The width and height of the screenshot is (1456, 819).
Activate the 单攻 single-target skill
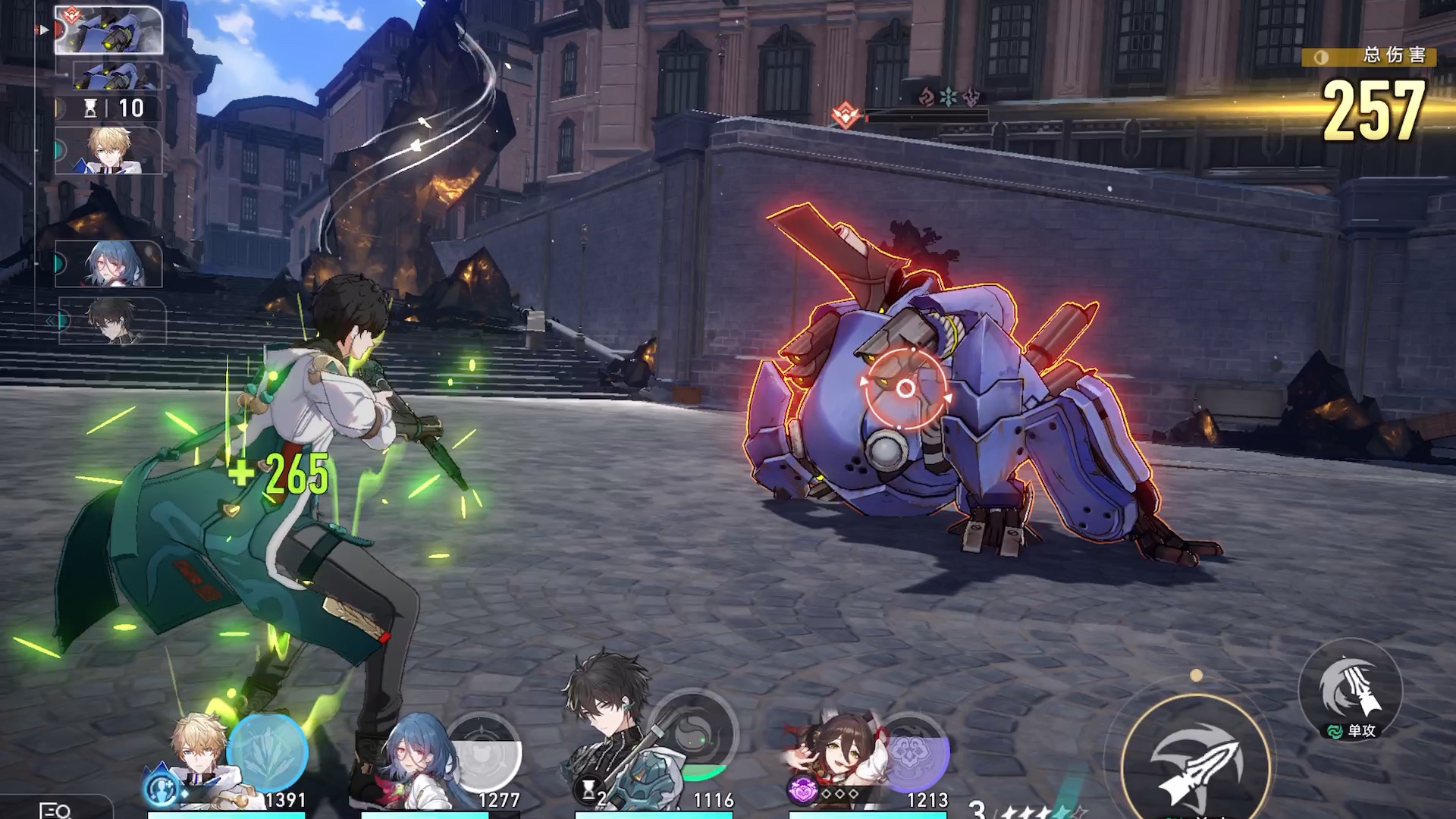coord(1350,690)
